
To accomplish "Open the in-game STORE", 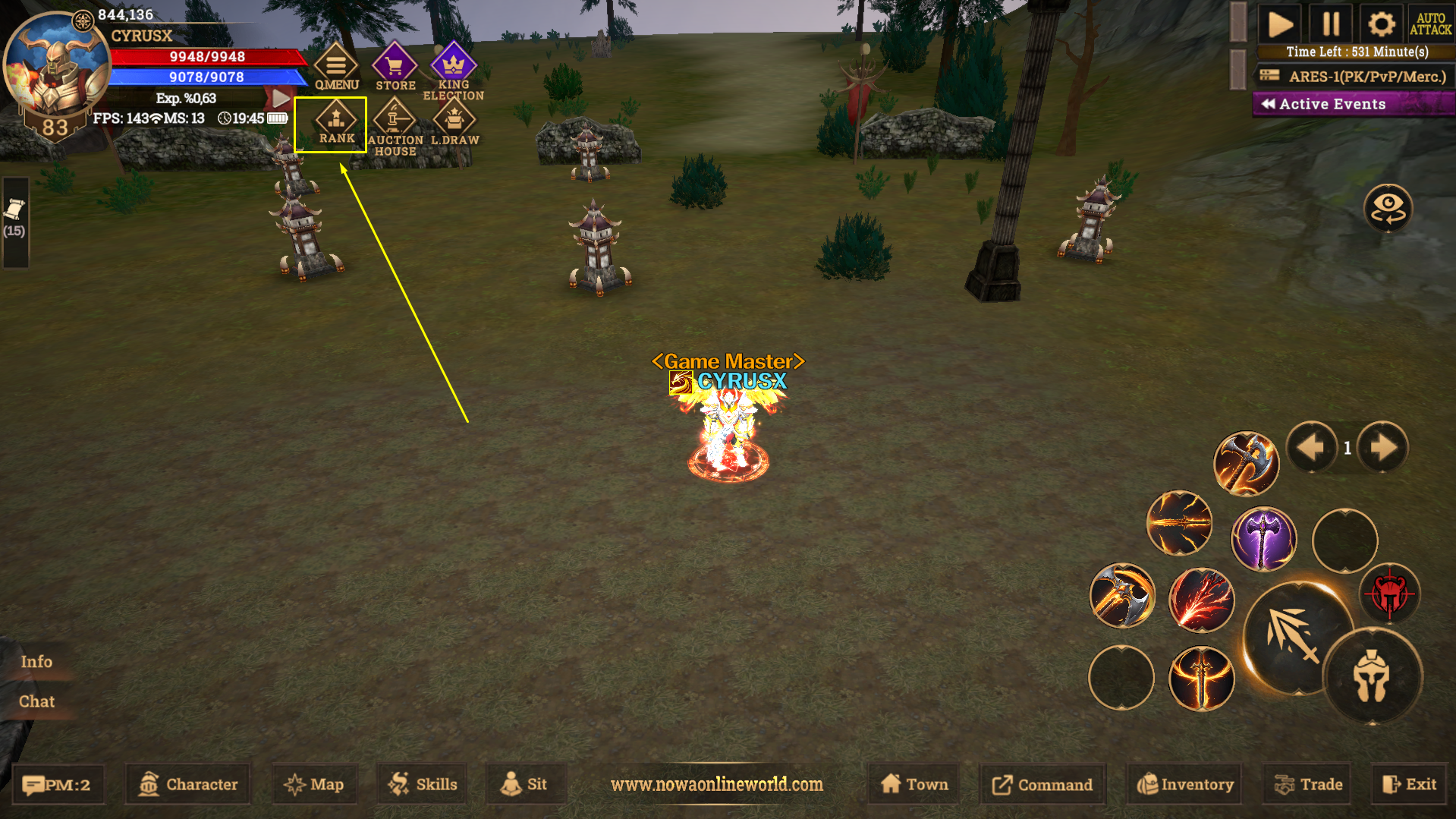I will coord(395,68).
